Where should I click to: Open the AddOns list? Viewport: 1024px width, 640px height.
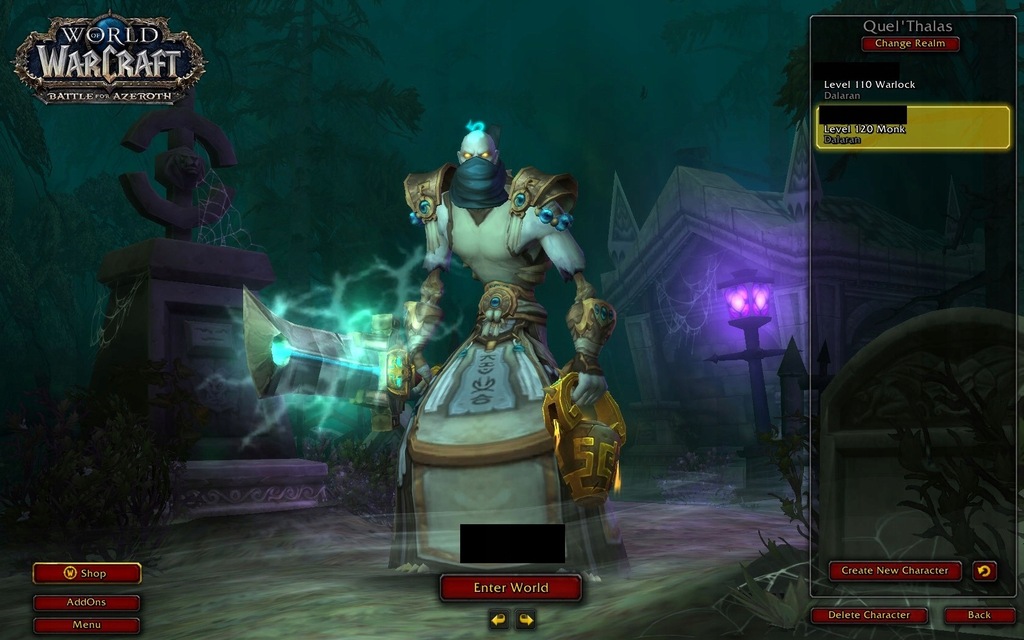click(87, 602)
